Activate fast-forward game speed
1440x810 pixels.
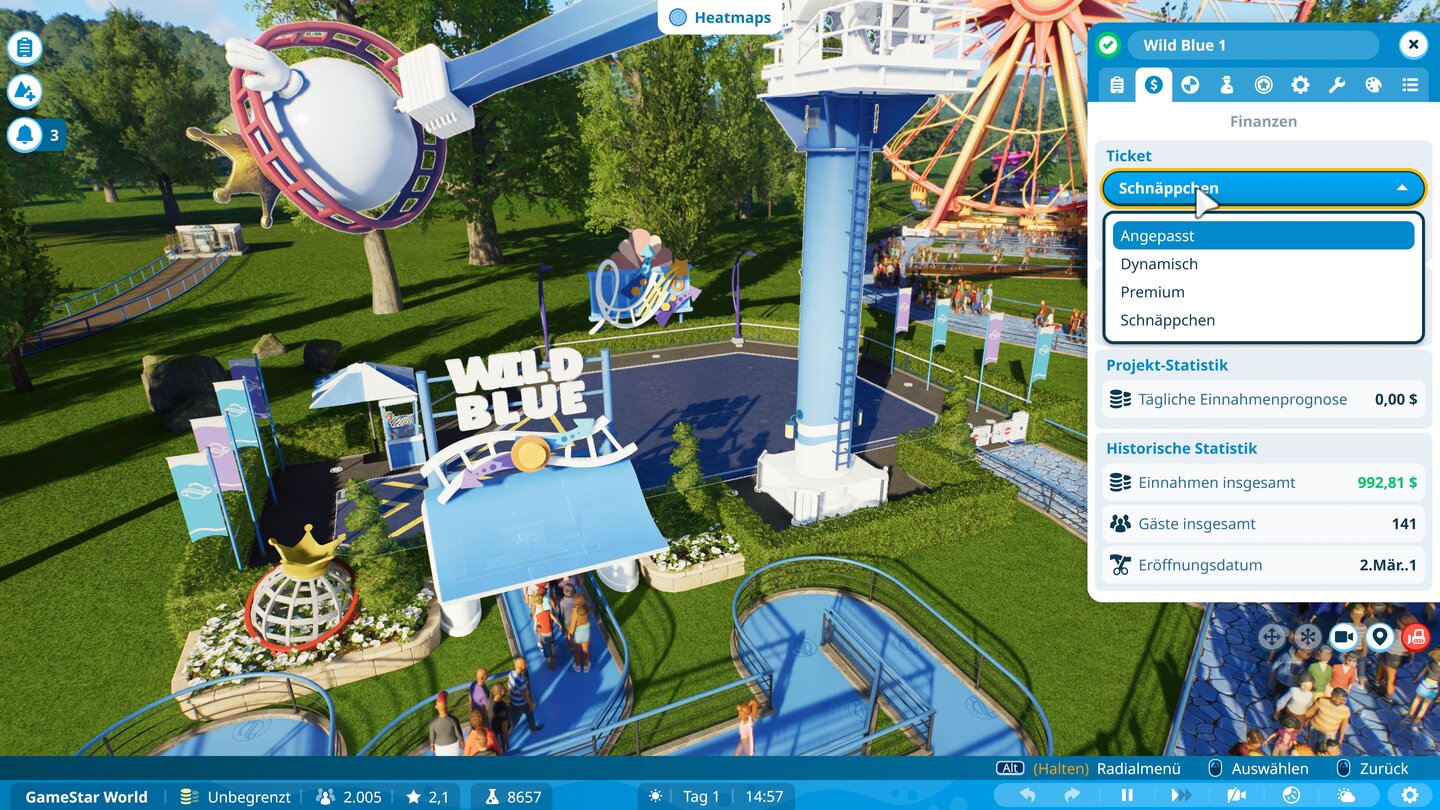pyautogui.click(x=1182, y=796)
